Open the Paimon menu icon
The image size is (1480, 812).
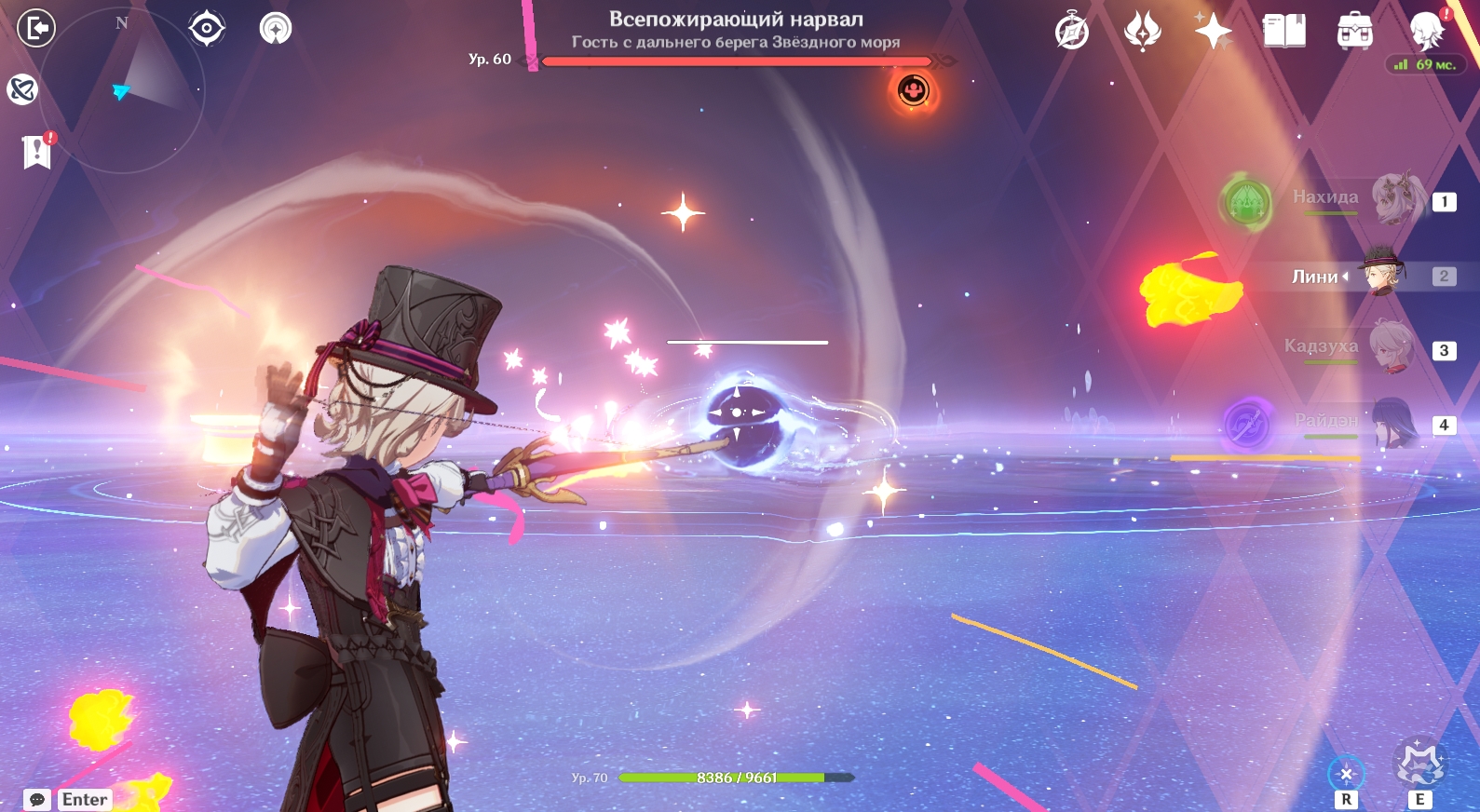(1426, 31)
